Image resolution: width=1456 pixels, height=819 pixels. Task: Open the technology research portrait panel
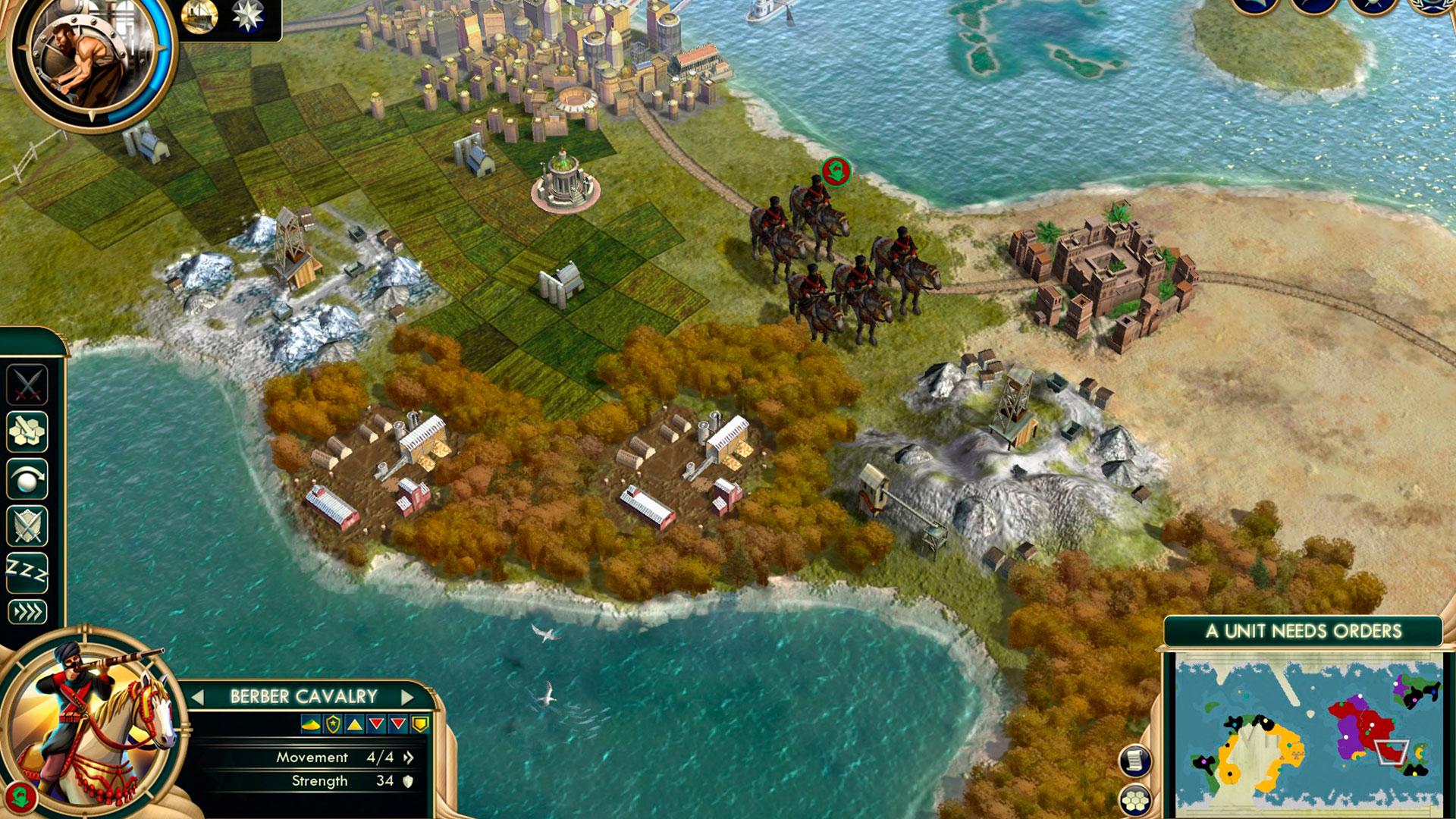coord(93,62)
